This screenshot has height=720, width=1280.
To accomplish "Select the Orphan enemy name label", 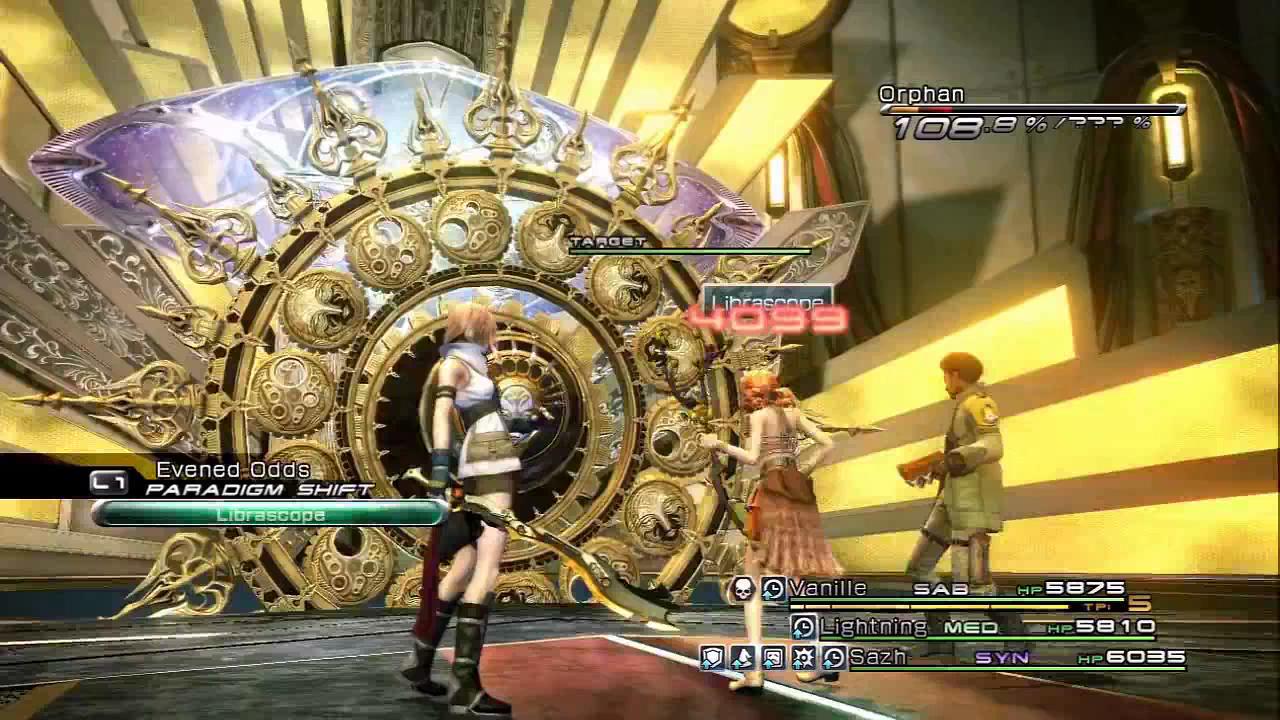I will pos(921,94).
